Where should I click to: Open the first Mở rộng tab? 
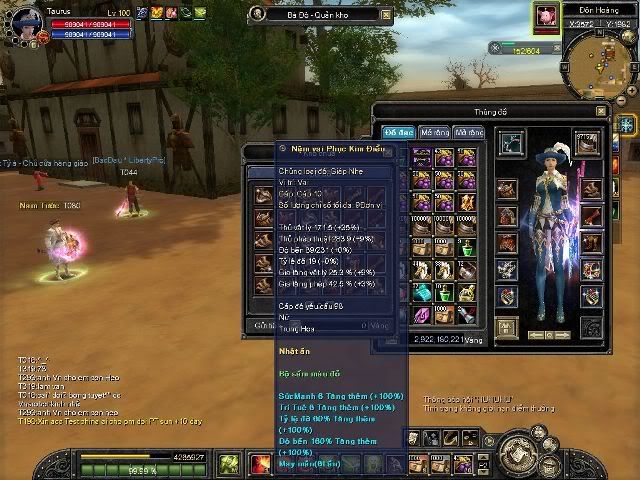click(434, 132)
